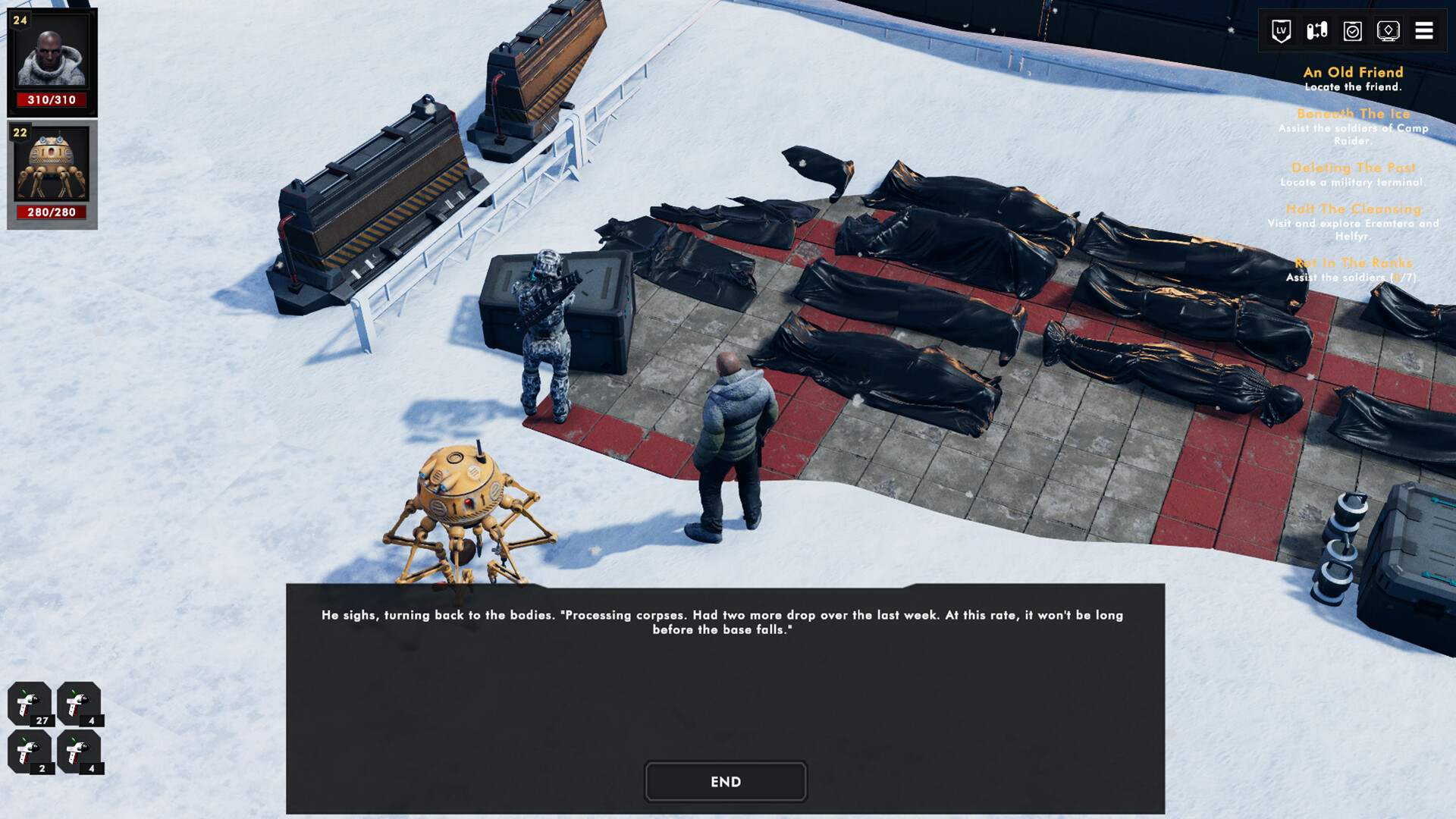Expand the 'Rot In The Ranks' quest
Image resolution: width=1456 pixels, height=819 pixels.
[x=1352, y=263]
